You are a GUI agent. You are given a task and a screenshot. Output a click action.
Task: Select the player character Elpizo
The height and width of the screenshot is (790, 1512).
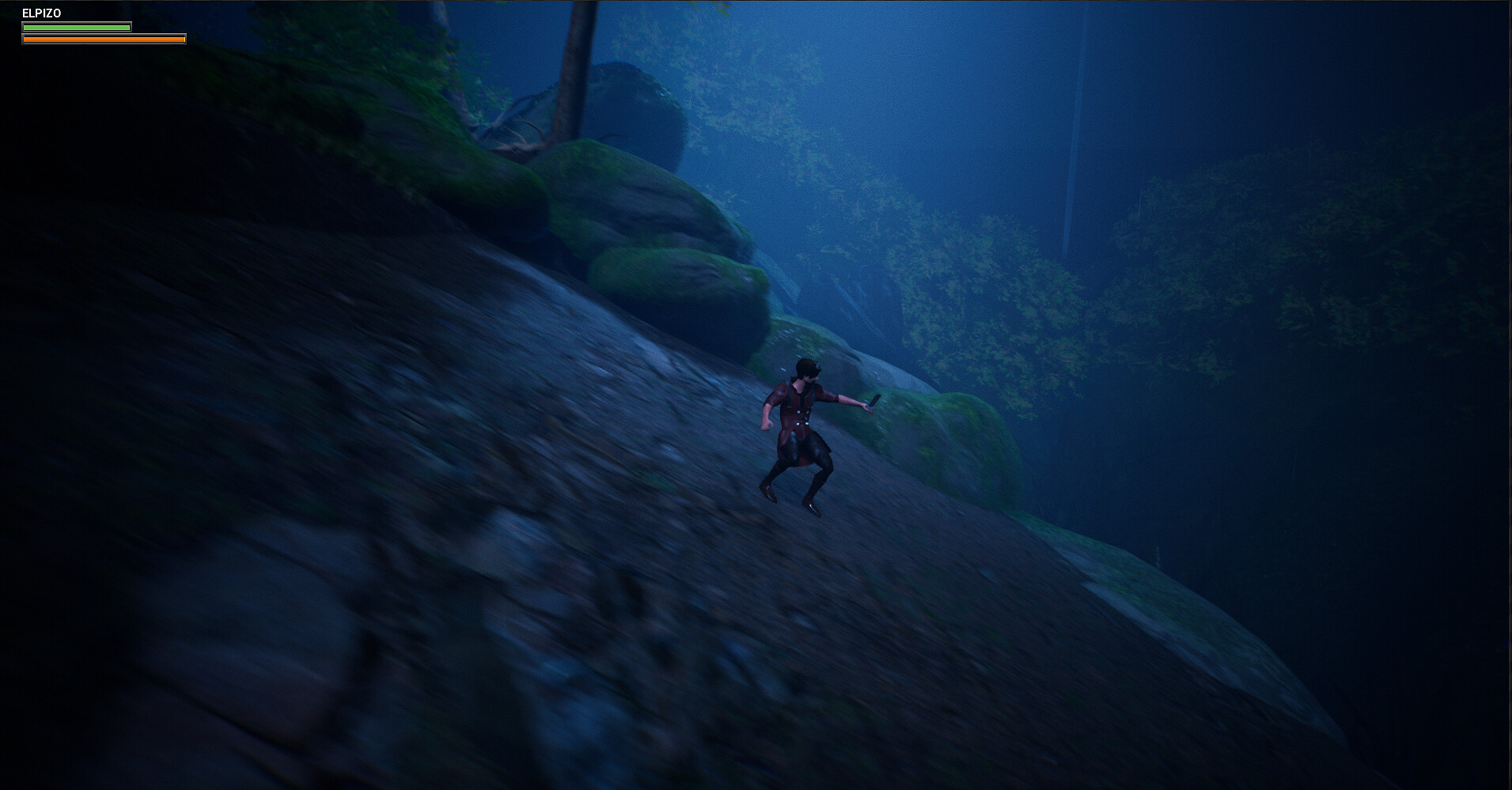[799, 435]
